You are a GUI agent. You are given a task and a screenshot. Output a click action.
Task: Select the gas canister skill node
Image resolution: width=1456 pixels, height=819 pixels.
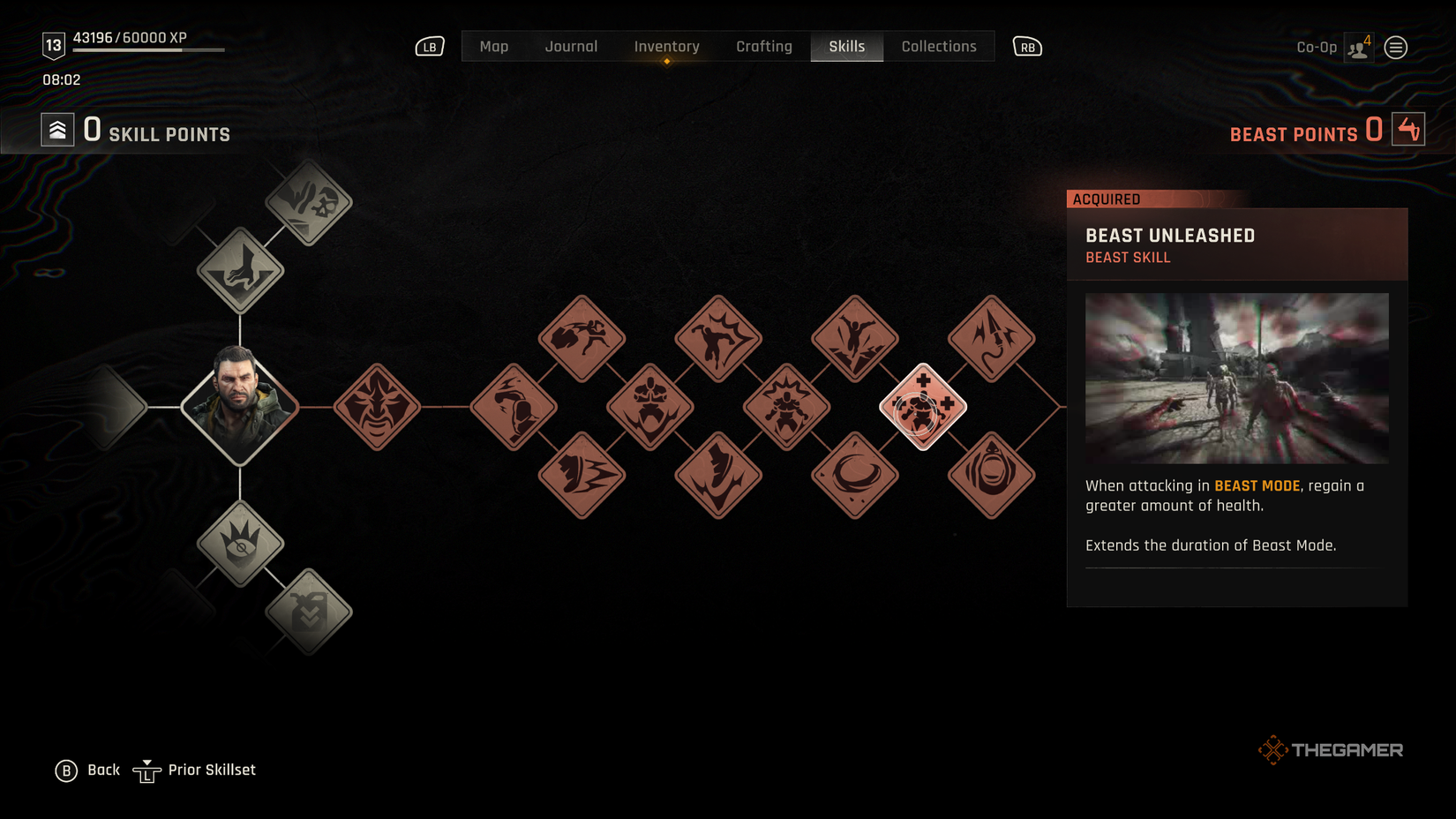click(308, 612)
